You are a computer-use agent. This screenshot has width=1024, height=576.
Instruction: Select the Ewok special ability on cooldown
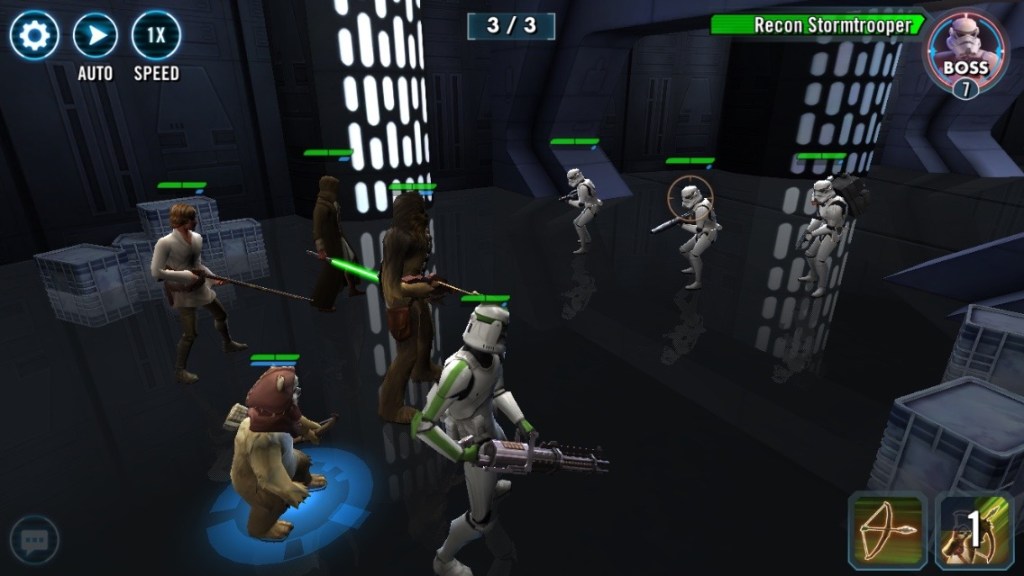(x=974, y=530)
